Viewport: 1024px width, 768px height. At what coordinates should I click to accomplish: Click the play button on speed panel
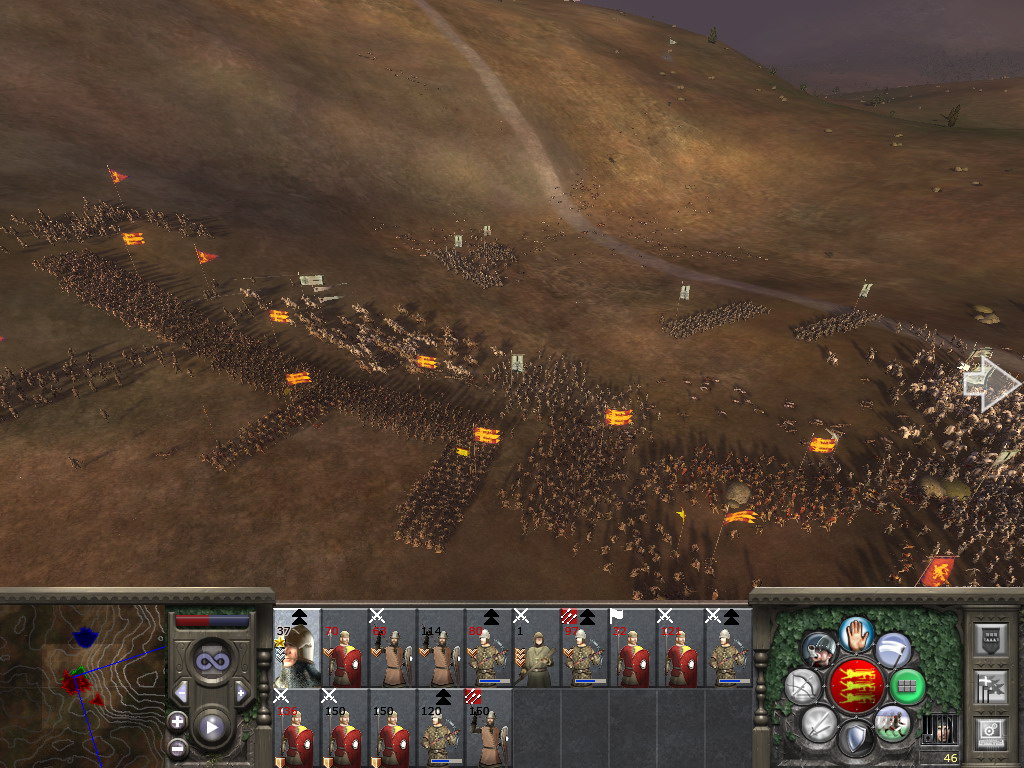pyautogui.click(x=211, y=727)
